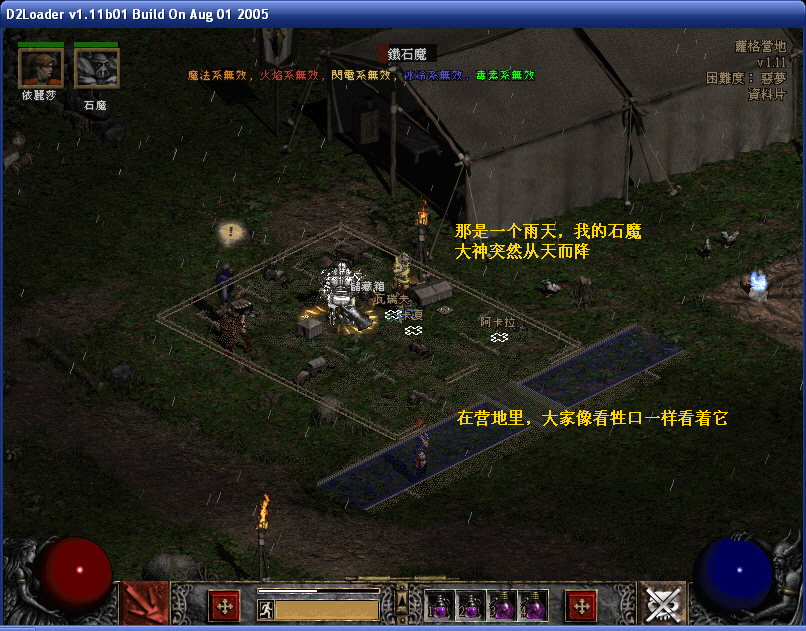Click the left red stat points button
Image resolution: width=806 pixels, height=631 pixels.
(224, 605)
